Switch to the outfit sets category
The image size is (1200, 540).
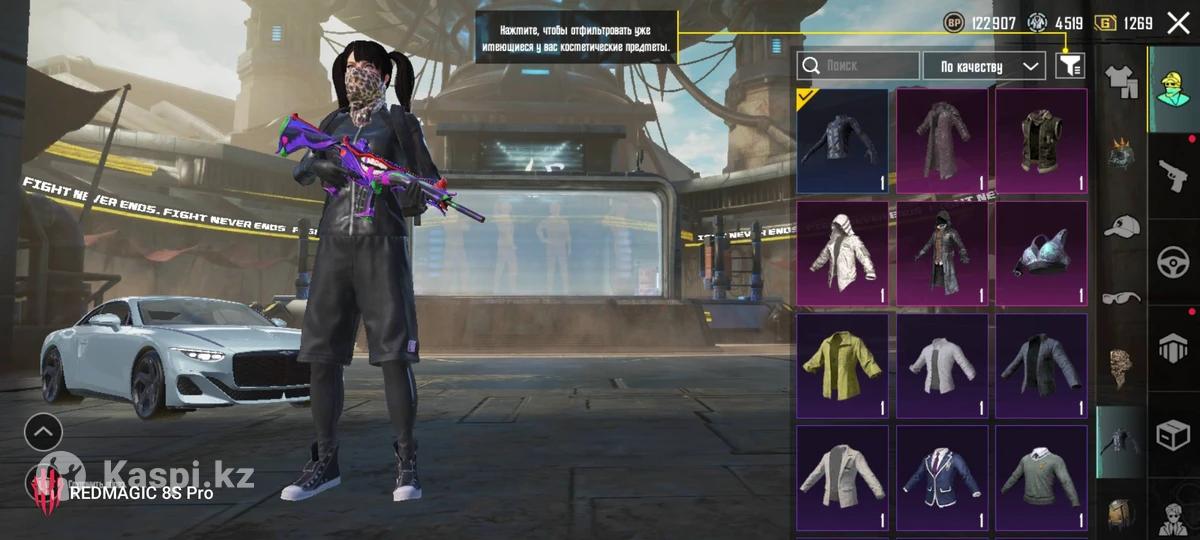tap(1120, 77)
